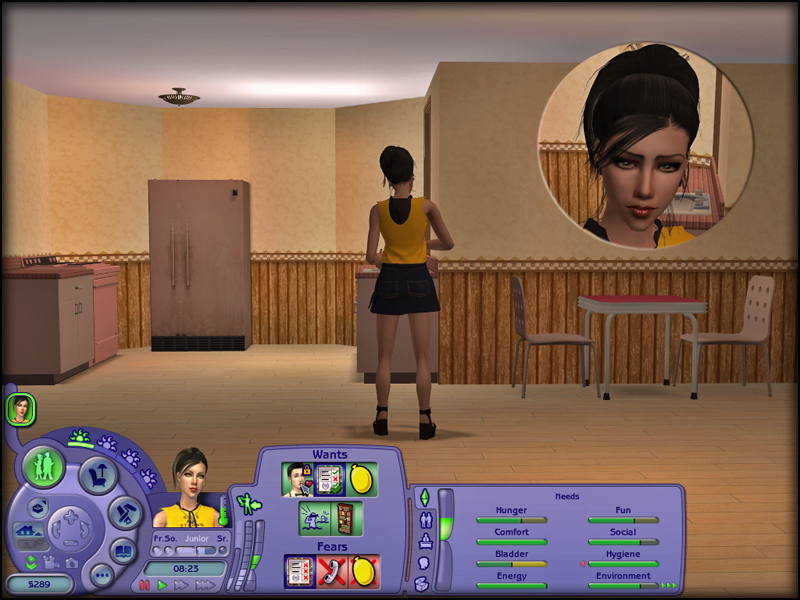Set game speed to fast forward
The image size is (800, 600).
pyautogui.click(x=182, y=585)
